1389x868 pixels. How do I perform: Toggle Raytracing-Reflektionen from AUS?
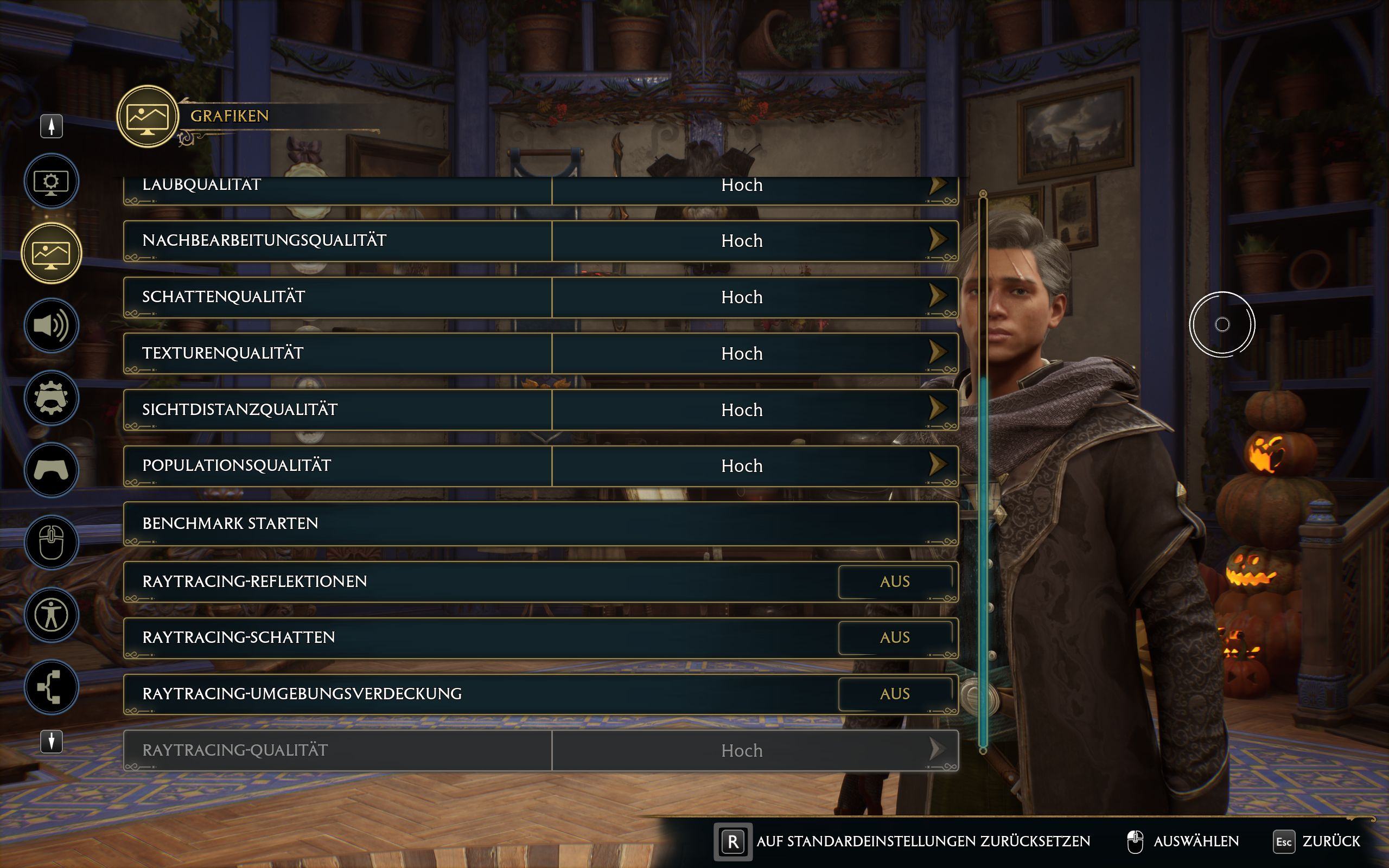pos(894,582)
